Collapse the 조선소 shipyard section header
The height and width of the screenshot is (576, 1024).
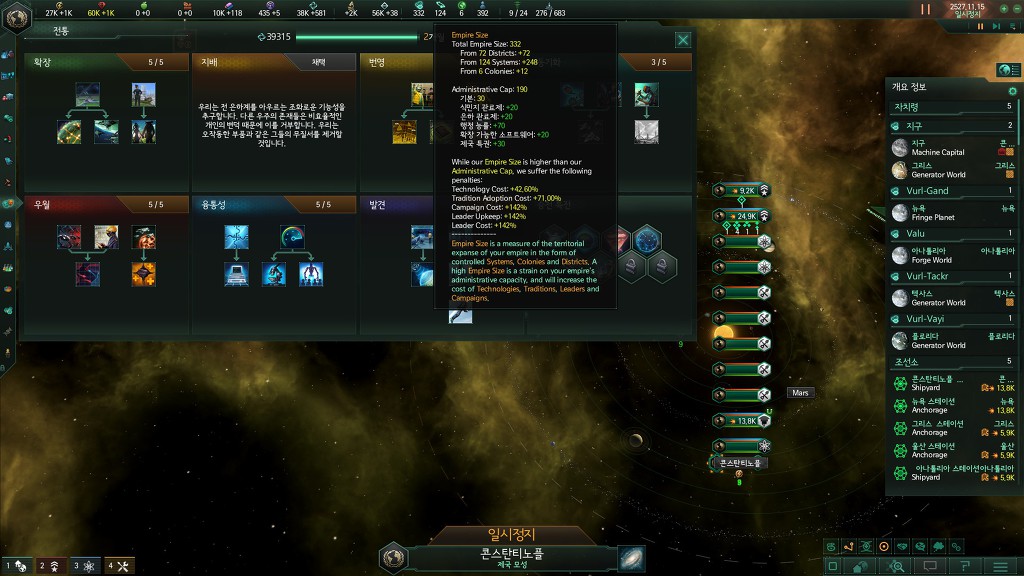pos(950,361)
